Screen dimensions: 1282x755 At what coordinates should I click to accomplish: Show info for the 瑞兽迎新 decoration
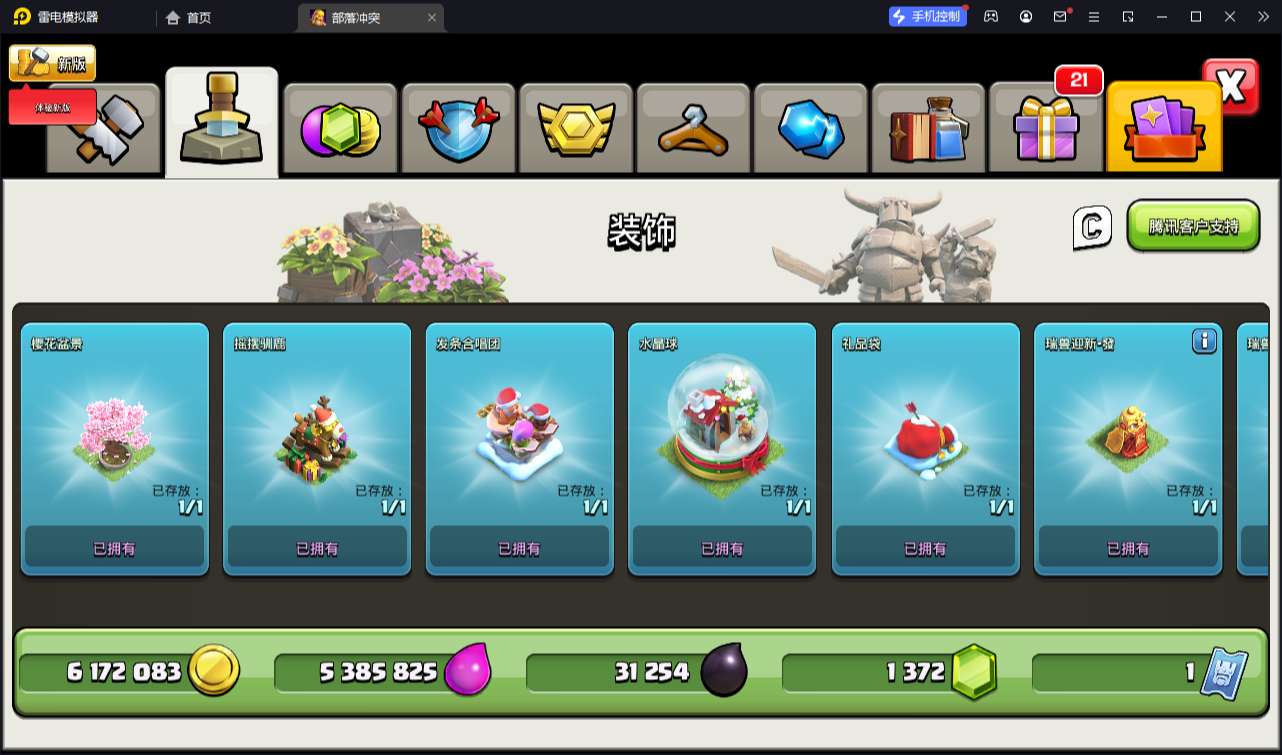pyautogui.click(x=1204, y=341)
